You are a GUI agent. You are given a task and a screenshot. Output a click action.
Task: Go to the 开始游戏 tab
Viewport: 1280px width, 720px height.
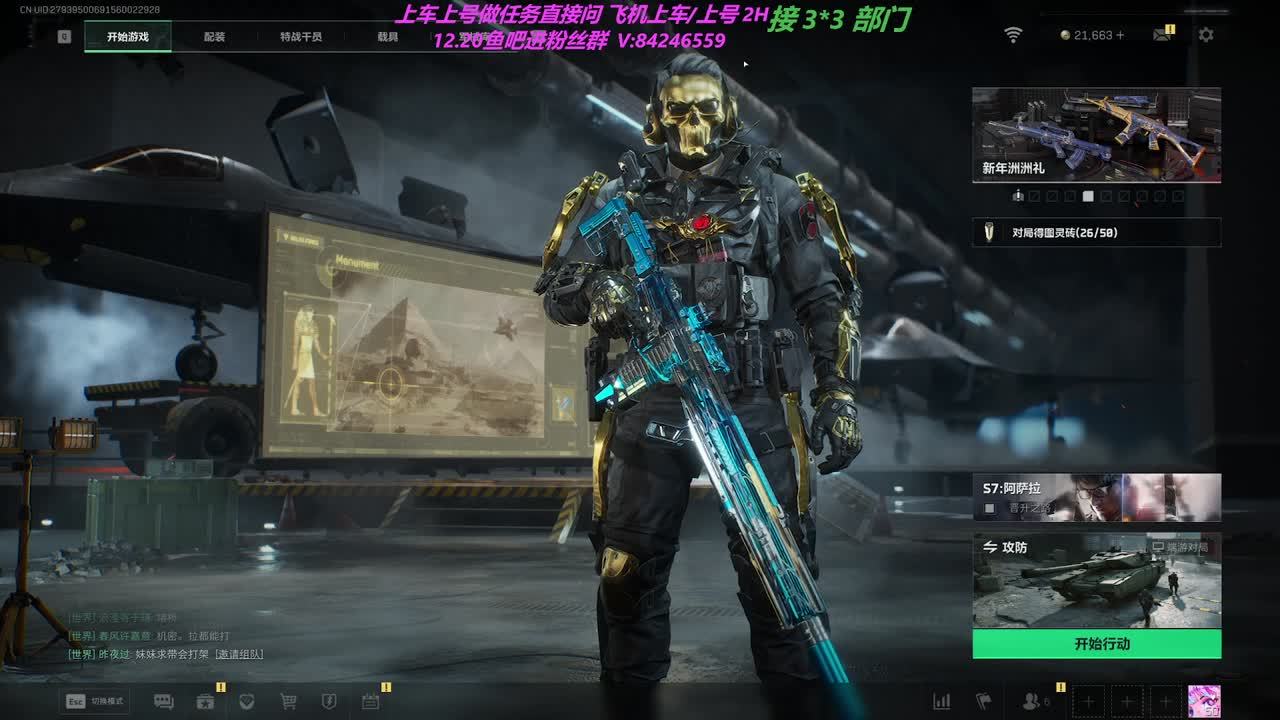128,37
